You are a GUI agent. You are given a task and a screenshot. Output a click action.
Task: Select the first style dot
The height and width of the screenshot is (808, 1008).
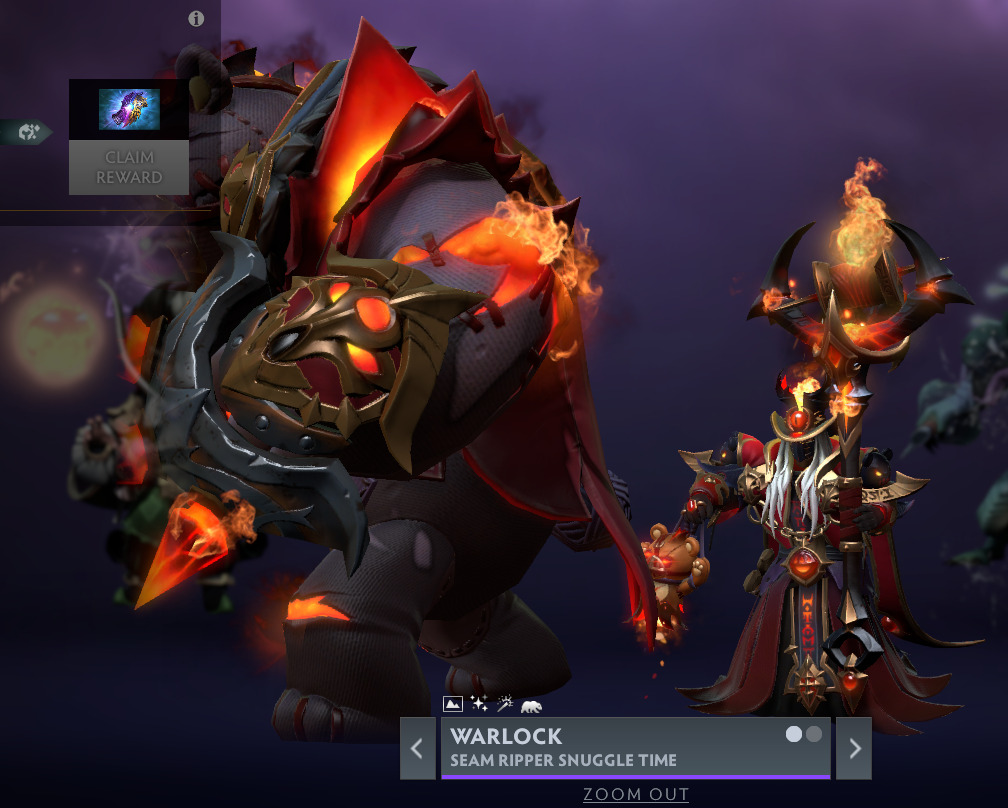[x=794, y=734]
